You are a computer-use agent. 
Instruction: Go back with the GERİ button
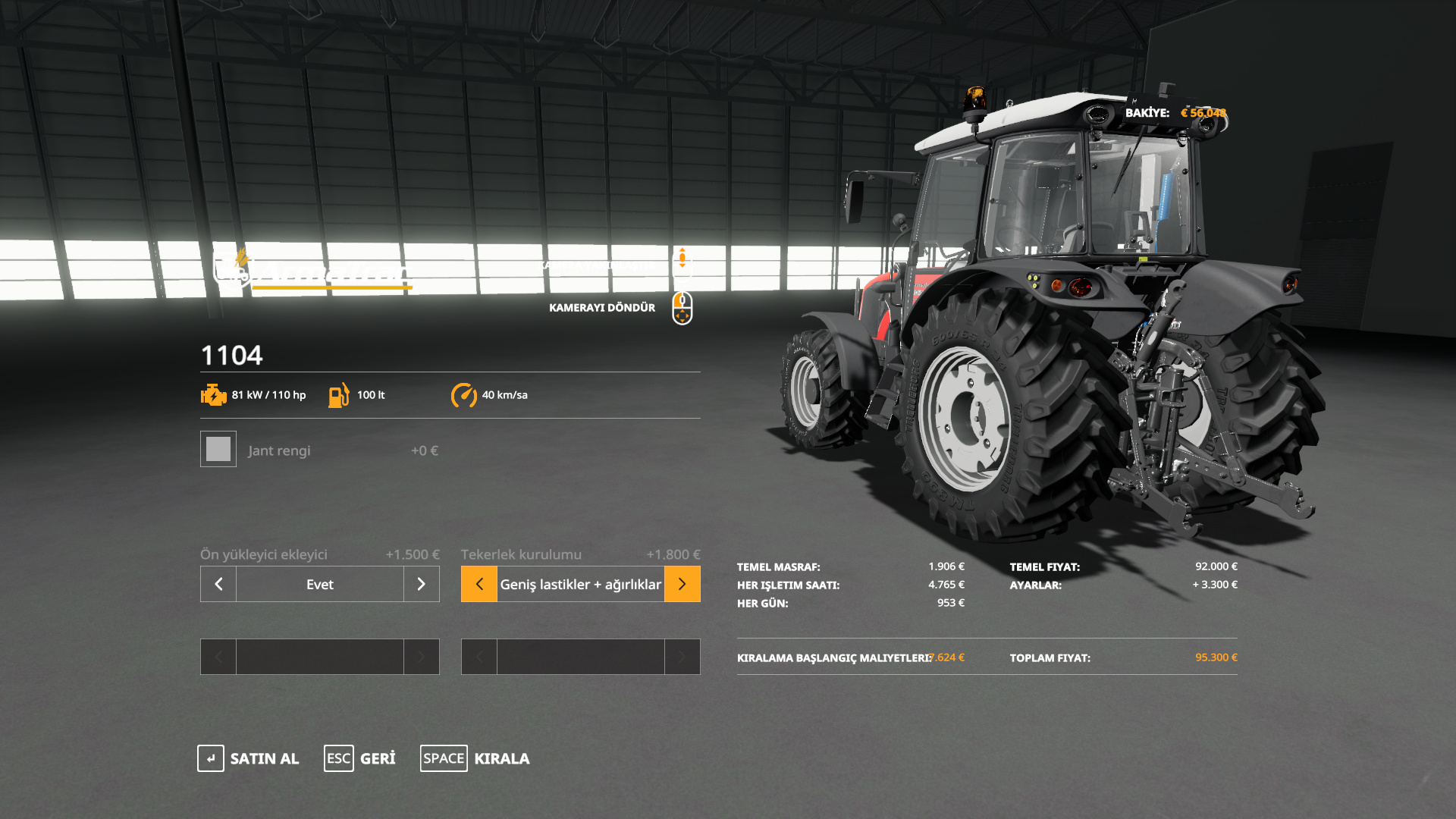[360, 758]
